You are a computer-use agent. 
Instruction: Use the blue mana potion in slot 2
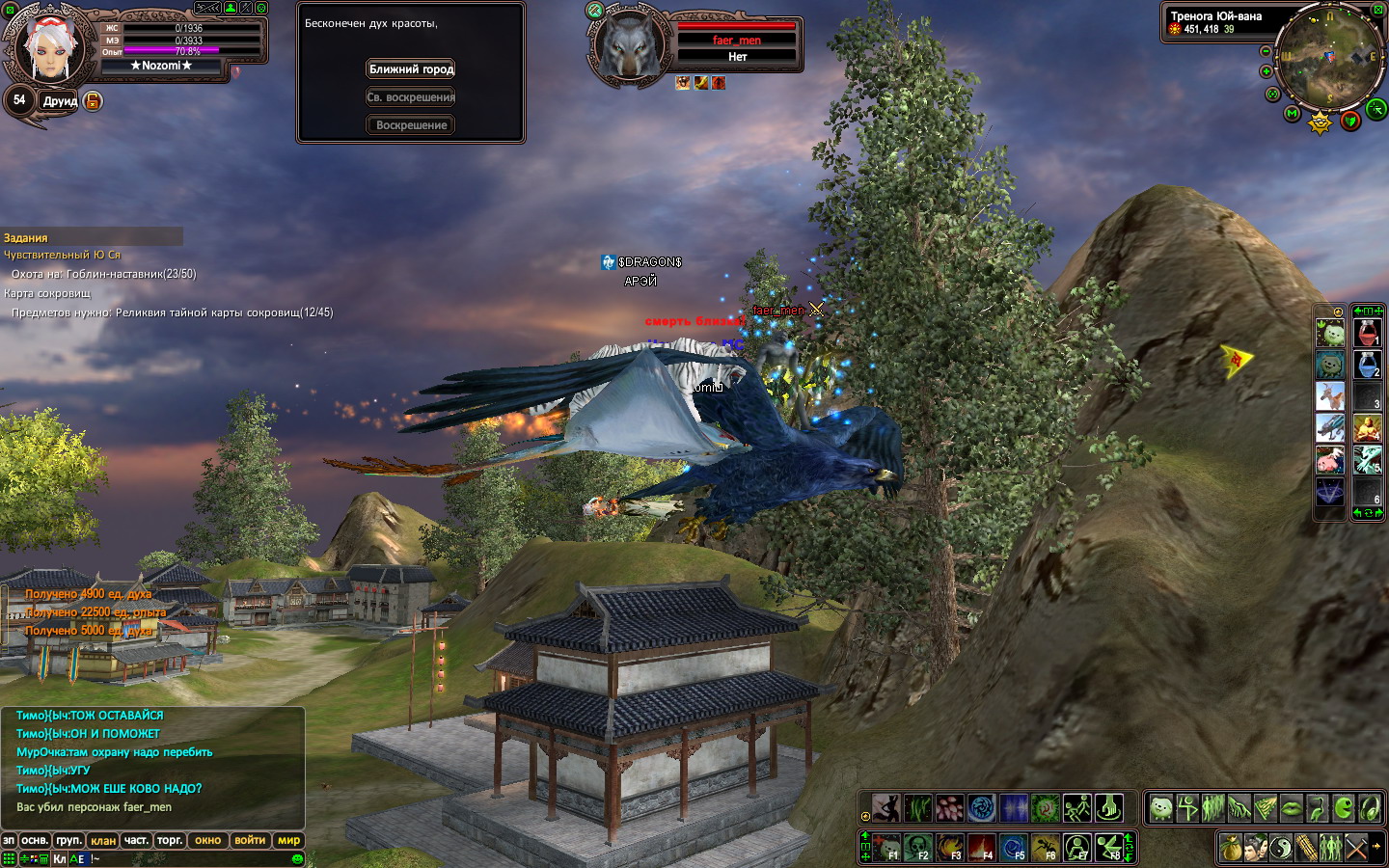coord(1367,365)
